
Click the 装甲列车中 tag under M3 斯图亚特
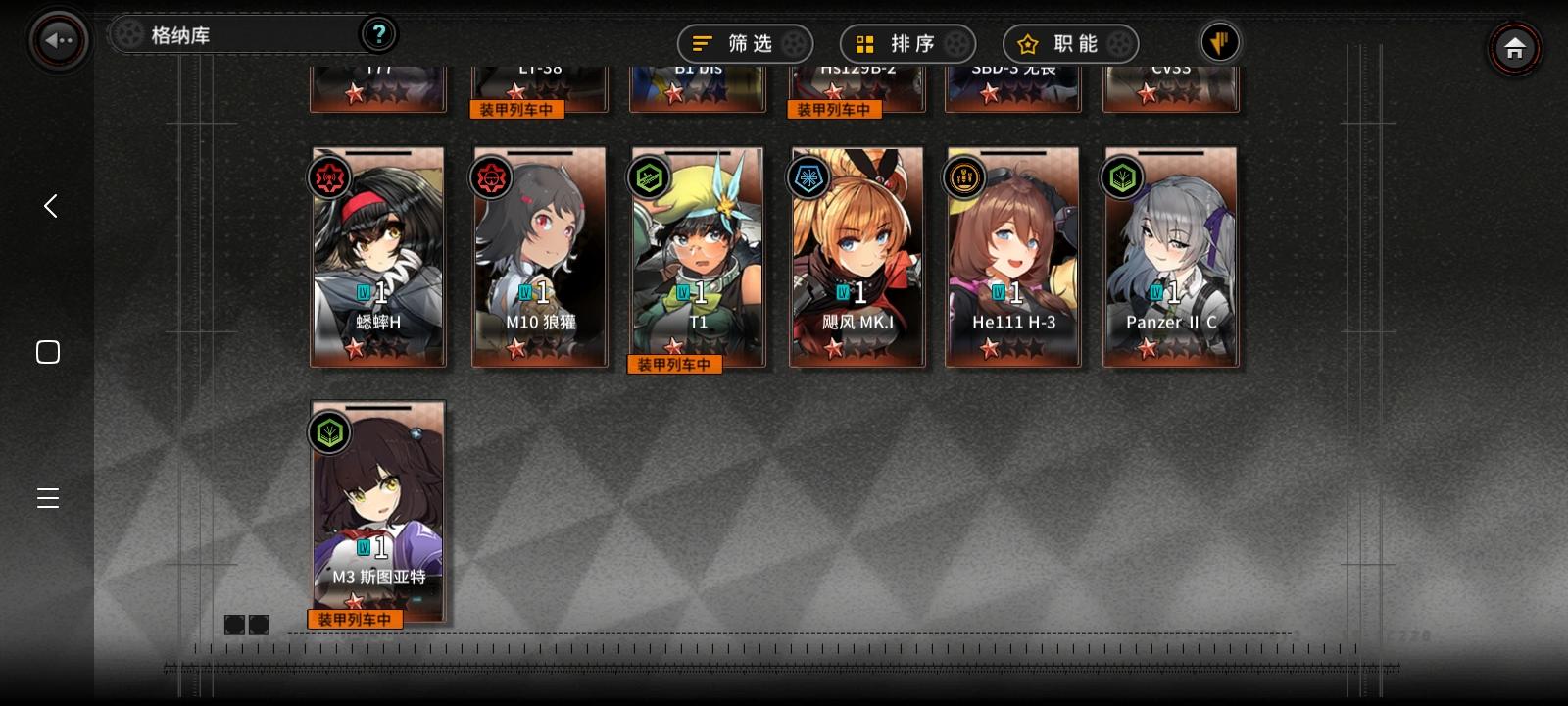point(354,619)
